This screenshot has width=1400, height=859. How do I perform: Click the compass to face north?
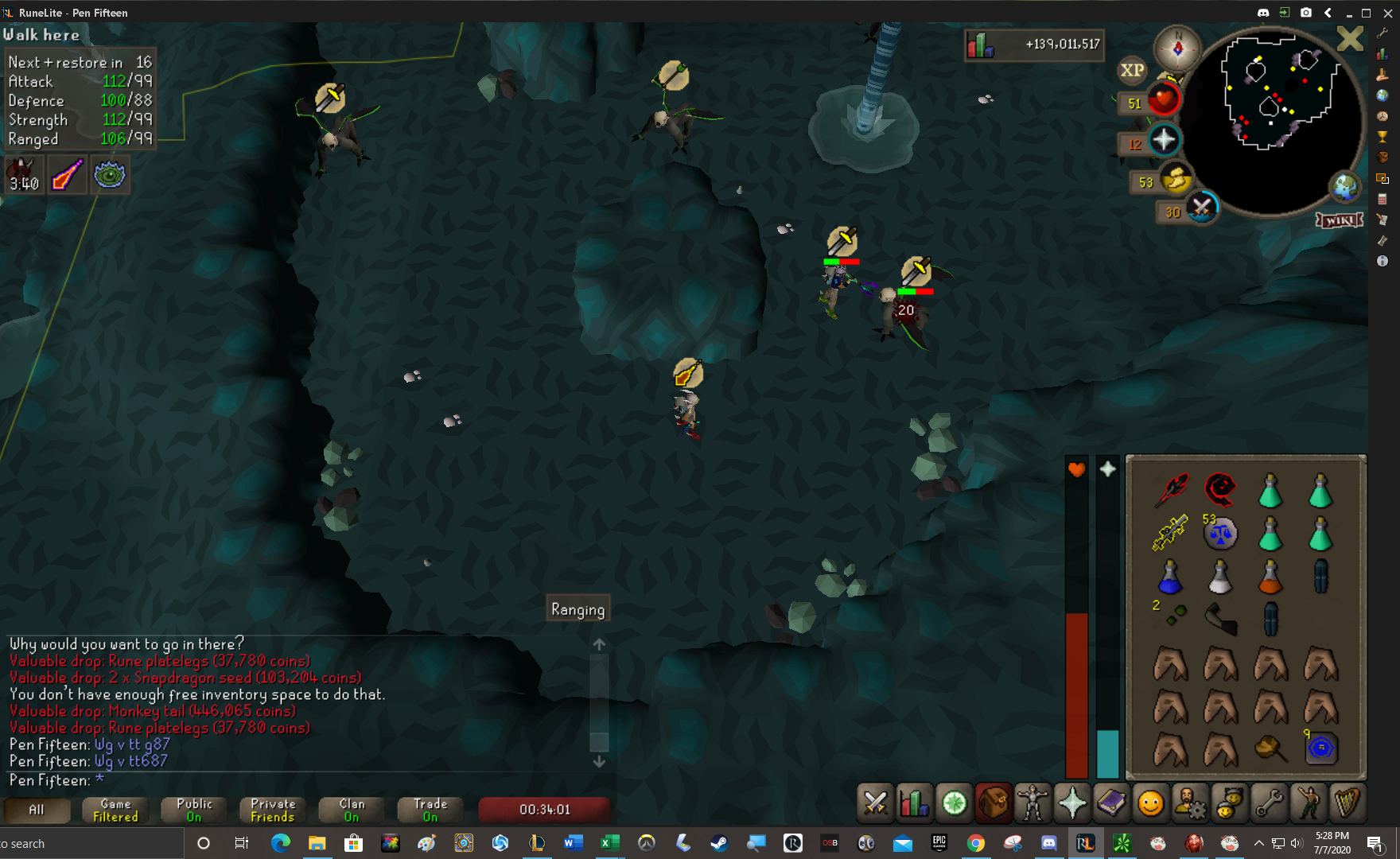1177,49
